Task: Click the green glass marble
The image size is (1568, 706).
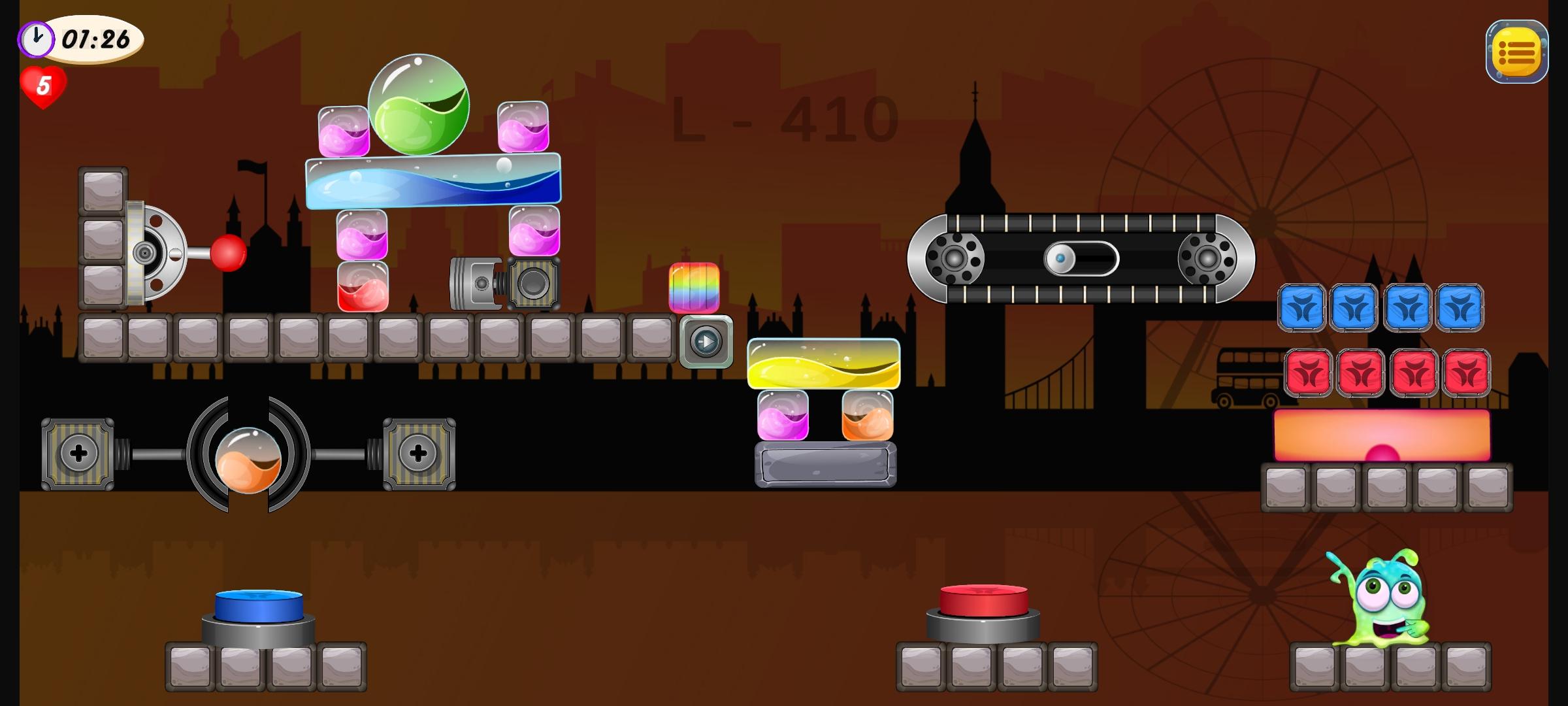Action: pyautogui.click(x=420, y=105)
